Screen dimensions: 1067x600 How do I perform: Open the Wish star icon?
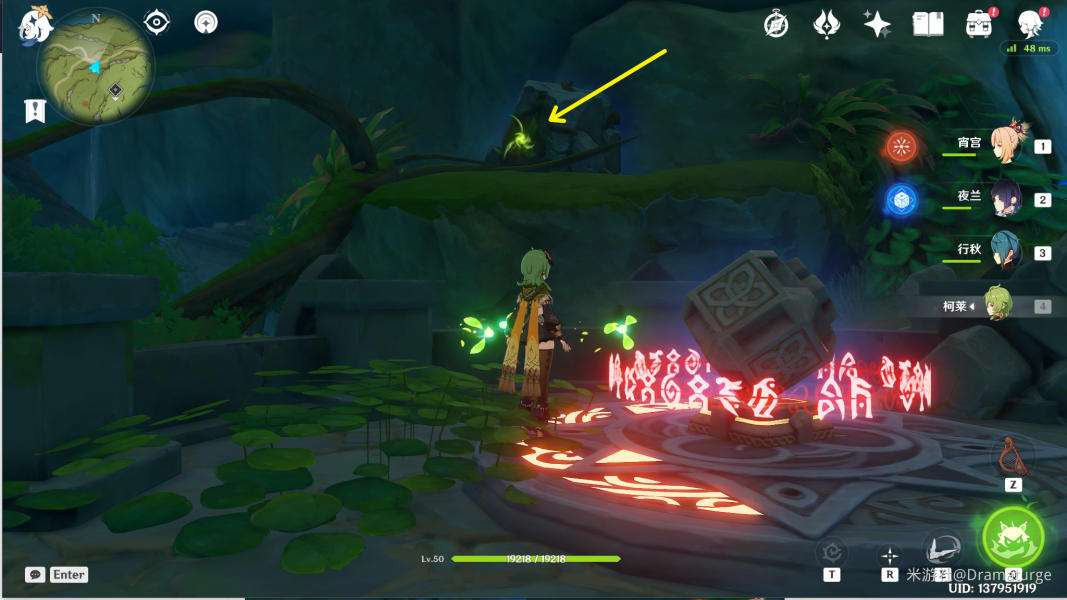[877, 24]
